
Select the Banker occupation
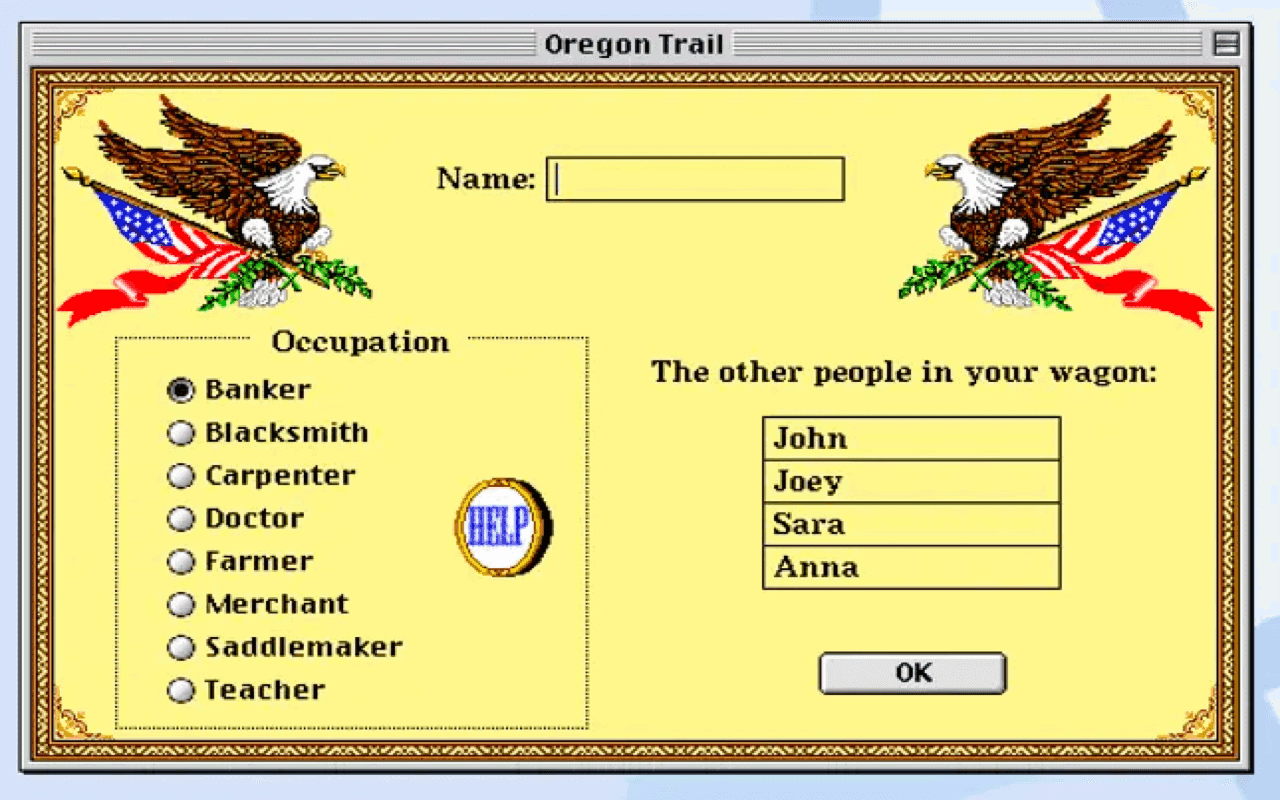click(x=181, y=390)
